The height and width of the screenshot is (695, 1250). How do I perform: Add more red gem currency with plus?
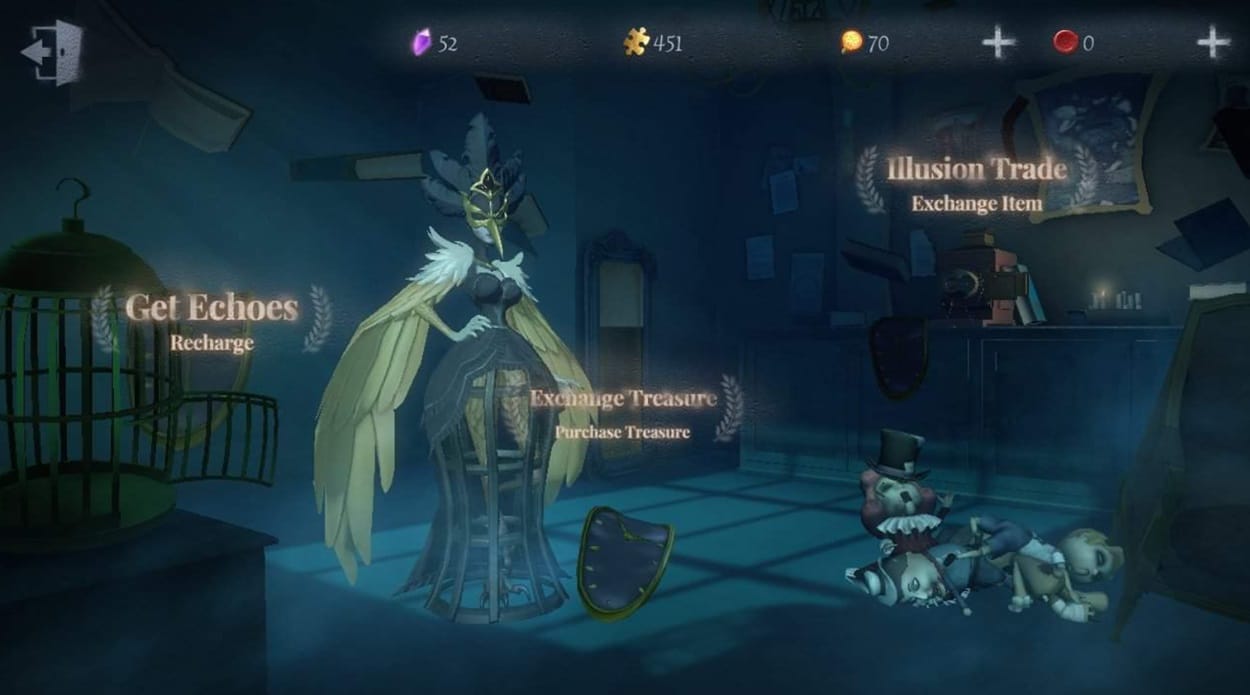1213,42
